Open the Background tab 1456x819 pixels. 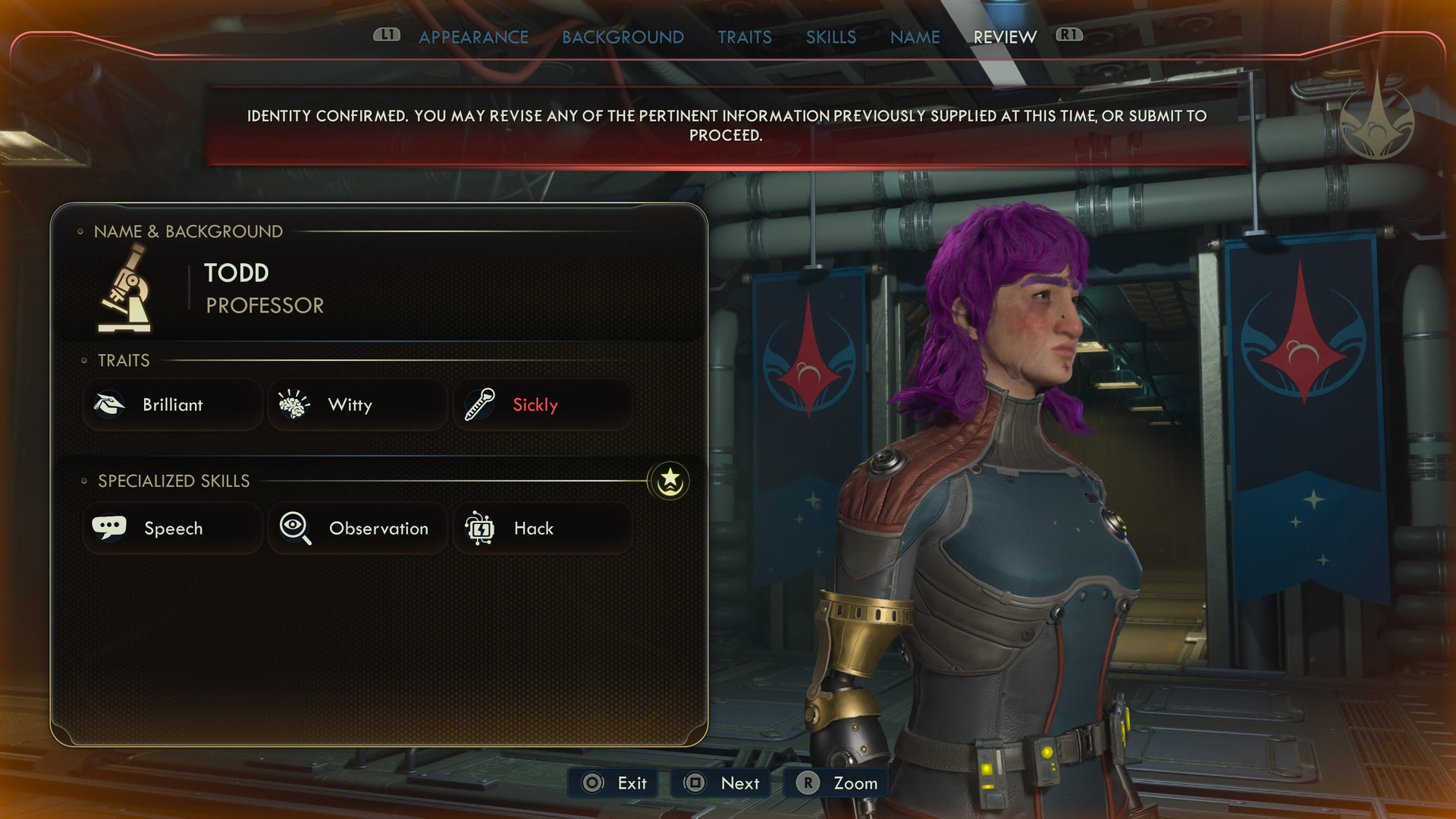623,37
